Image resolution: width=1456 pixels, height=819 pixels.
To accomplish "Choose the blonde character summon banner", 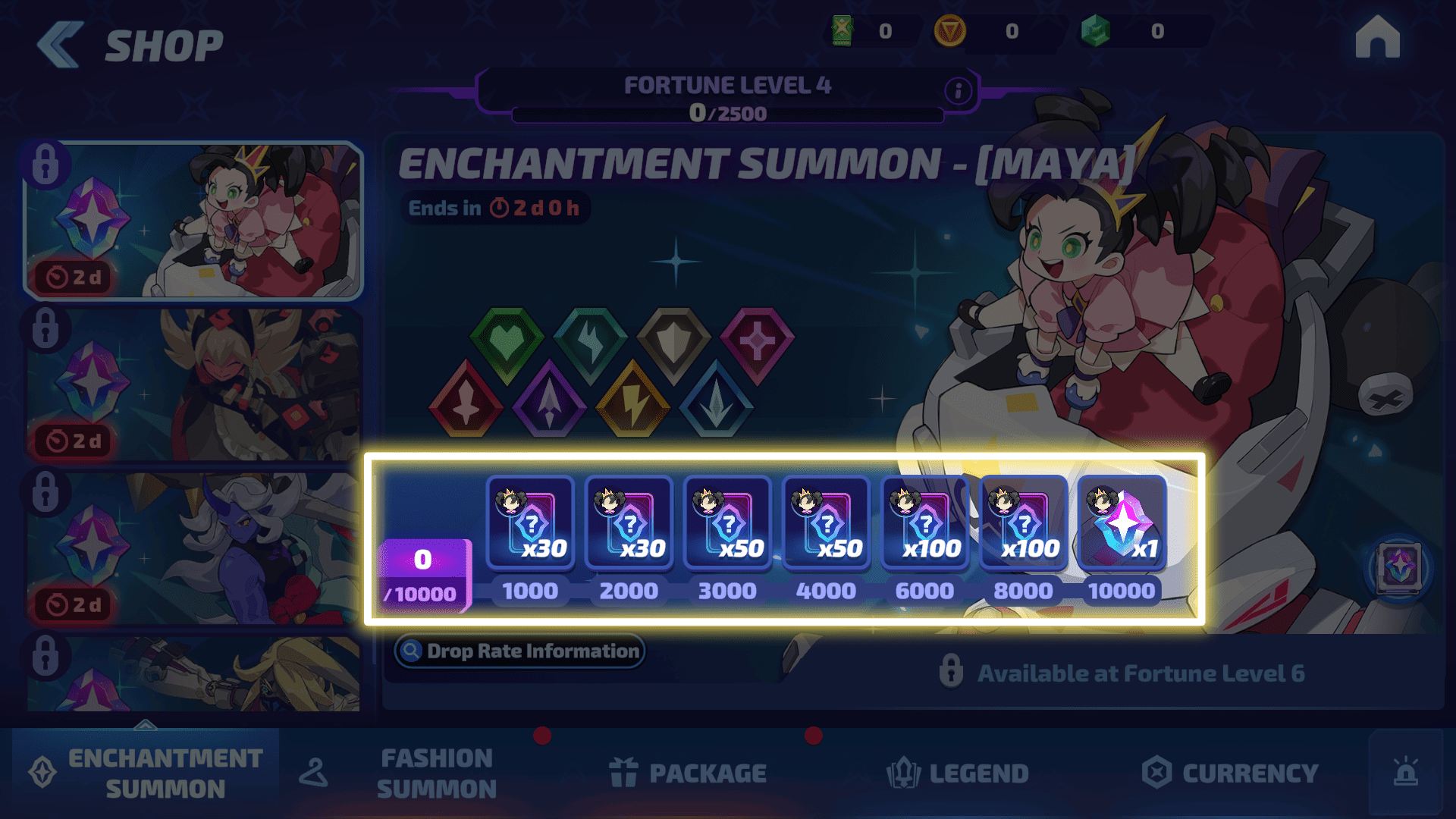I will pos(193,385).
